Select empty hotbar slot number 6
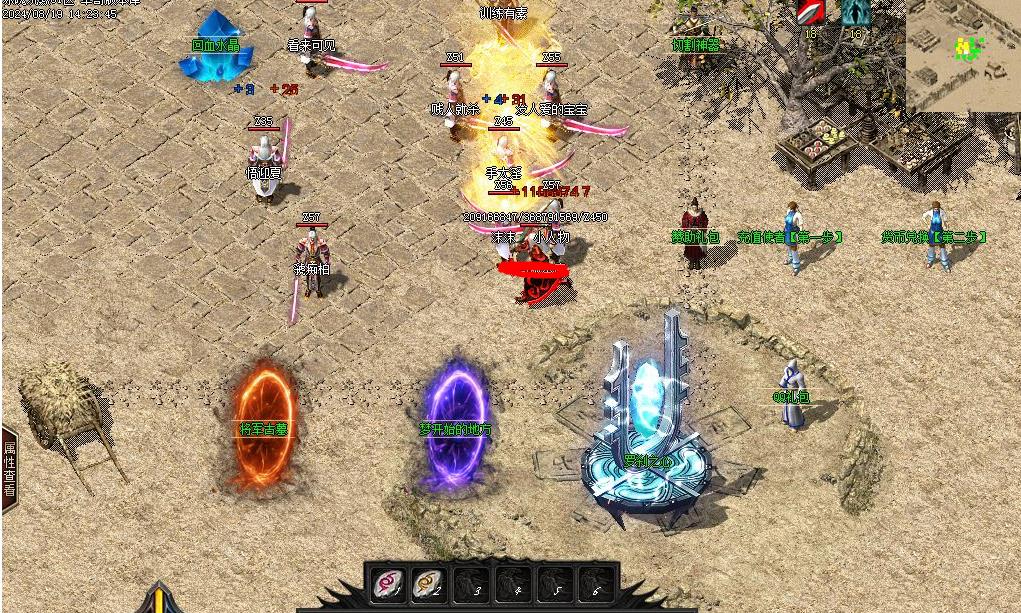The height and width of the screenshot is (613, 1021). (595, 583)
